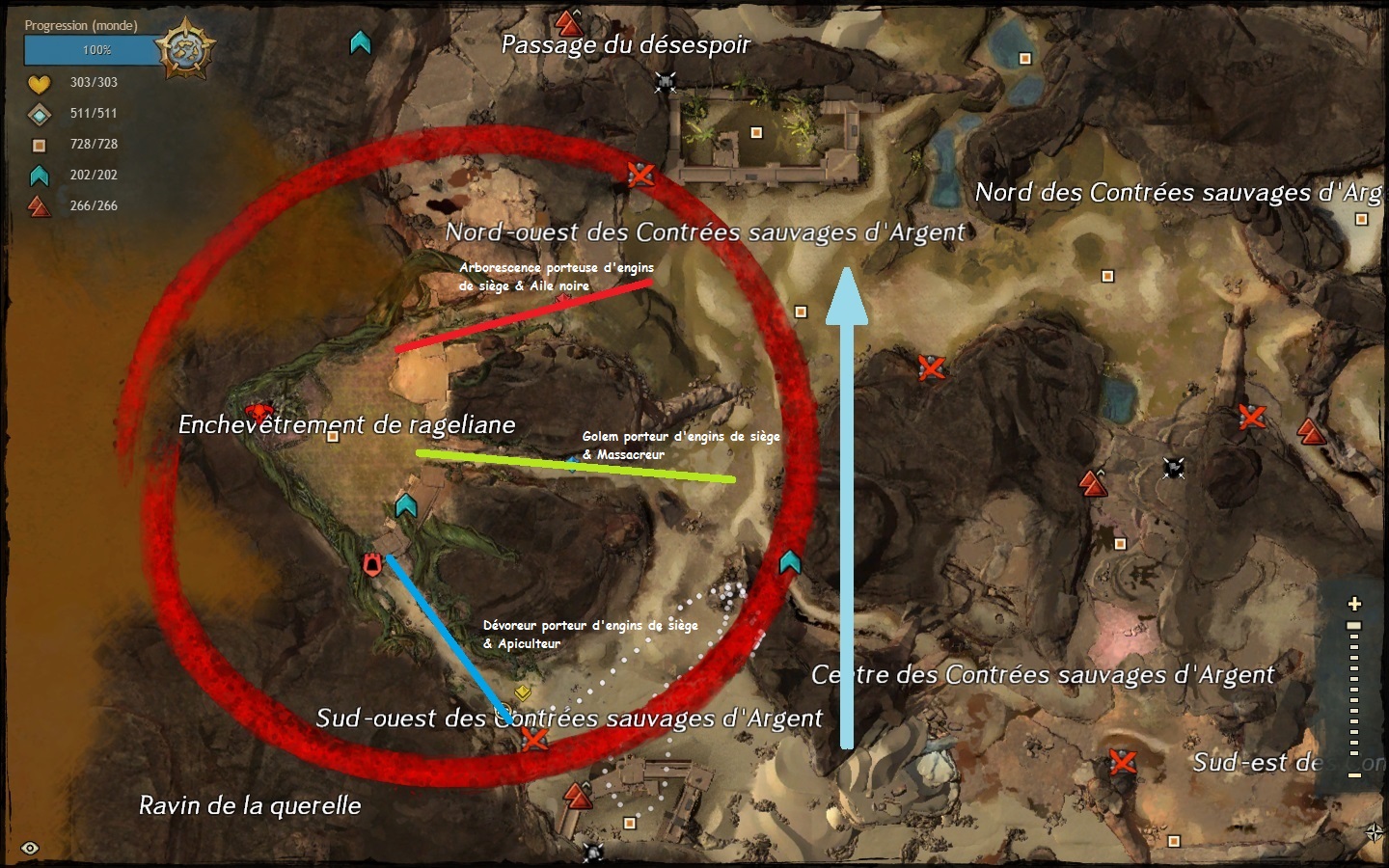This screenshot has height=868, width=1389.
Task: Click the 100% world progression bar
Action: [x=93, y=51]
